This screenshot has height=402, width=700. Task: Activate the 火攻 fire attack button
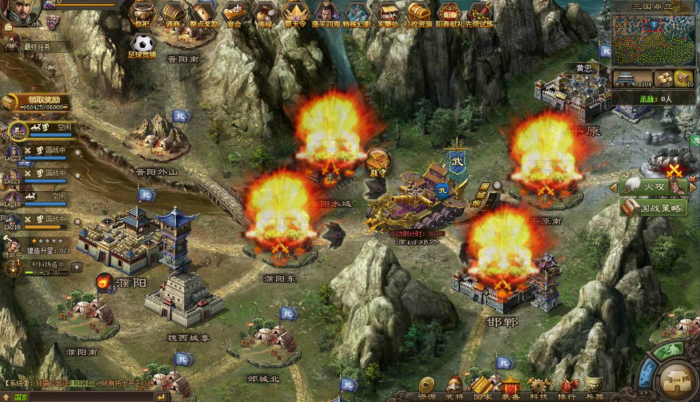pyautogui.click(x=643, y=186)
